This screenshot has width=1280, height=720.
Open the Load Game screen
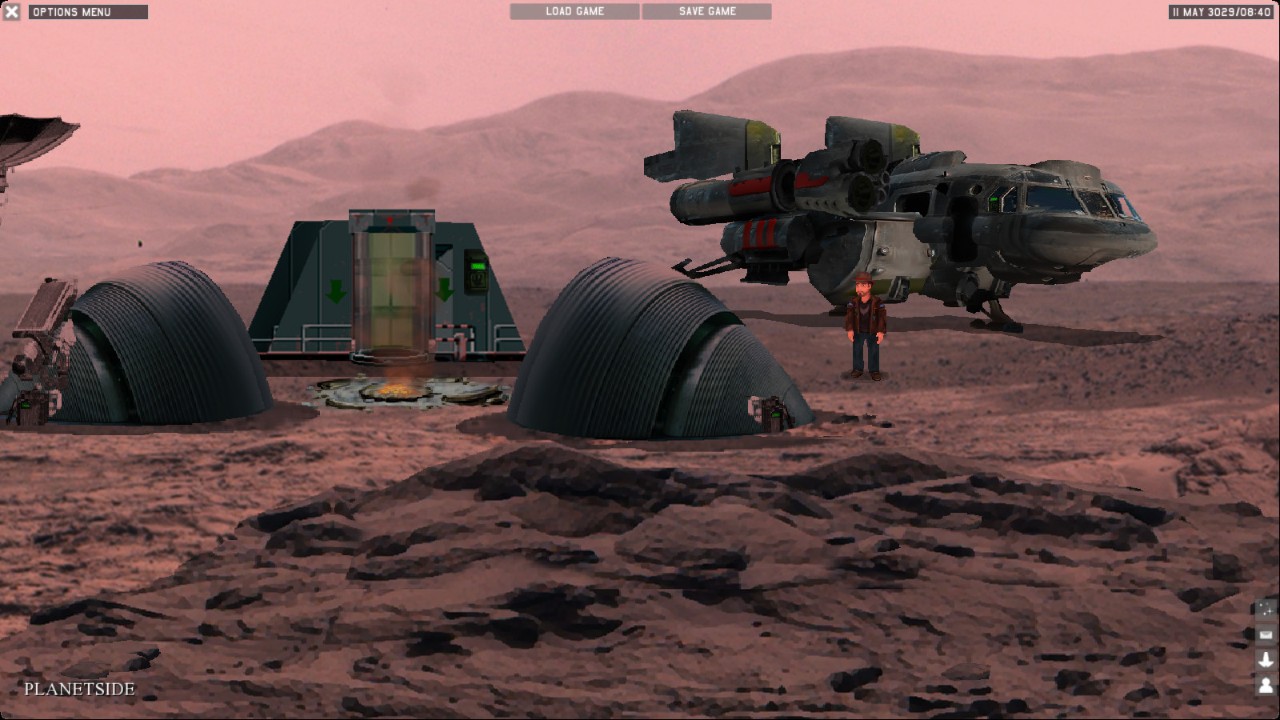[575, 11]
